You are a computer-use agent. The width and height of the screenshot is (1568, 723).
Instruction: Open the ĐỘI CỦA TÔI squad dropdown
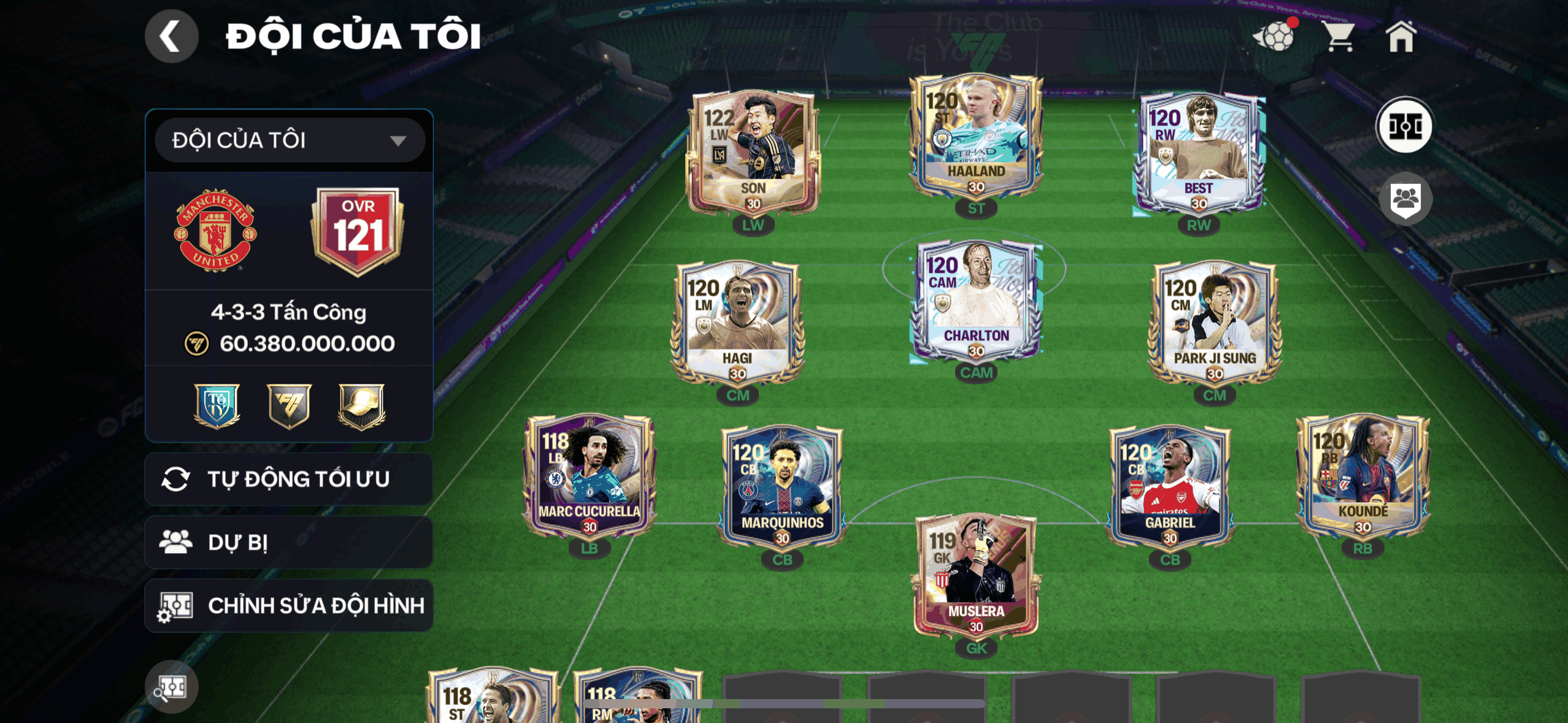click(x=289, y=140)
